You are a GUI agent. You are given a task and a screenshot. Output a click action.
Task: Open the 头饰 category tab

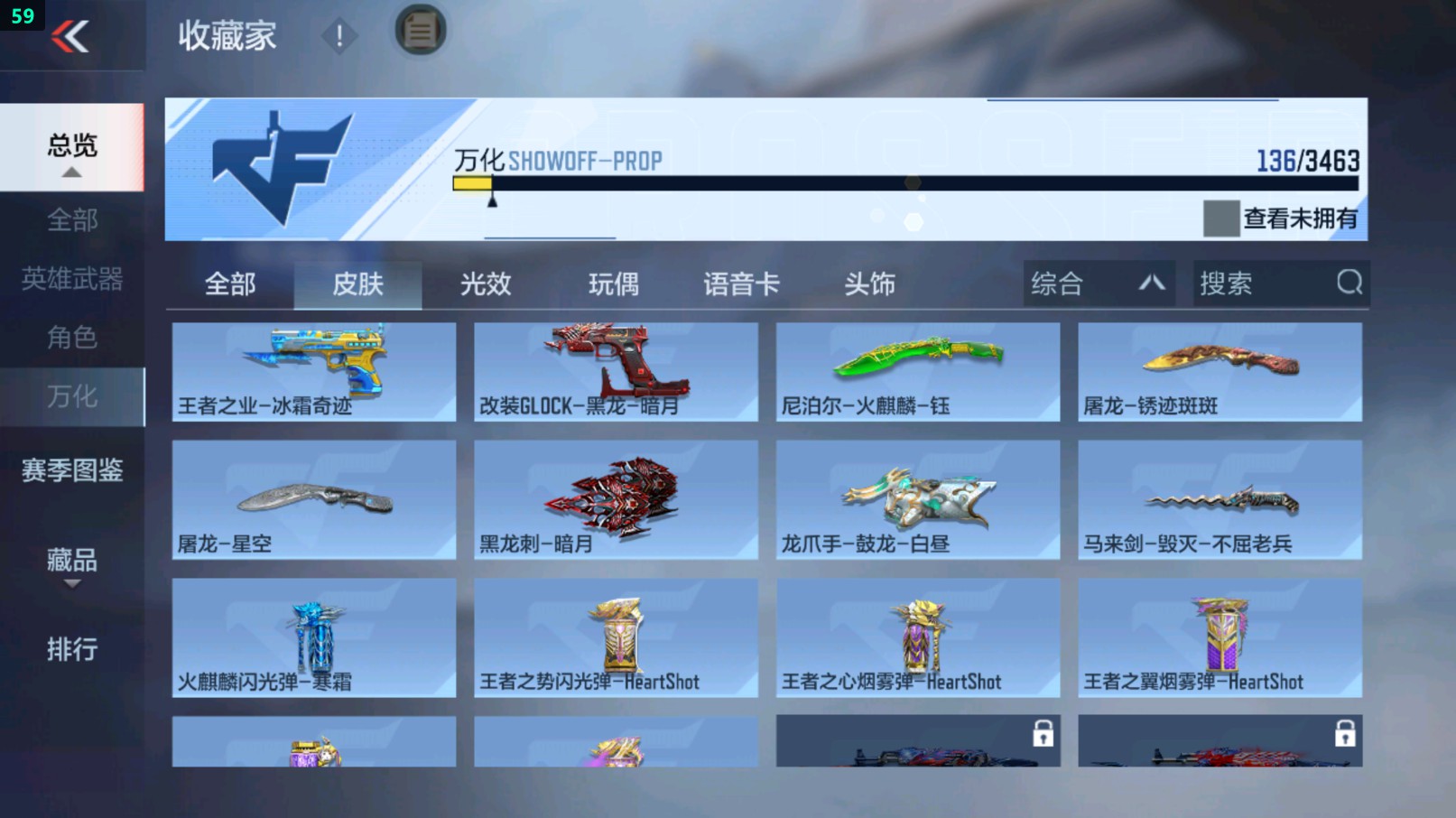coord(868,284)
